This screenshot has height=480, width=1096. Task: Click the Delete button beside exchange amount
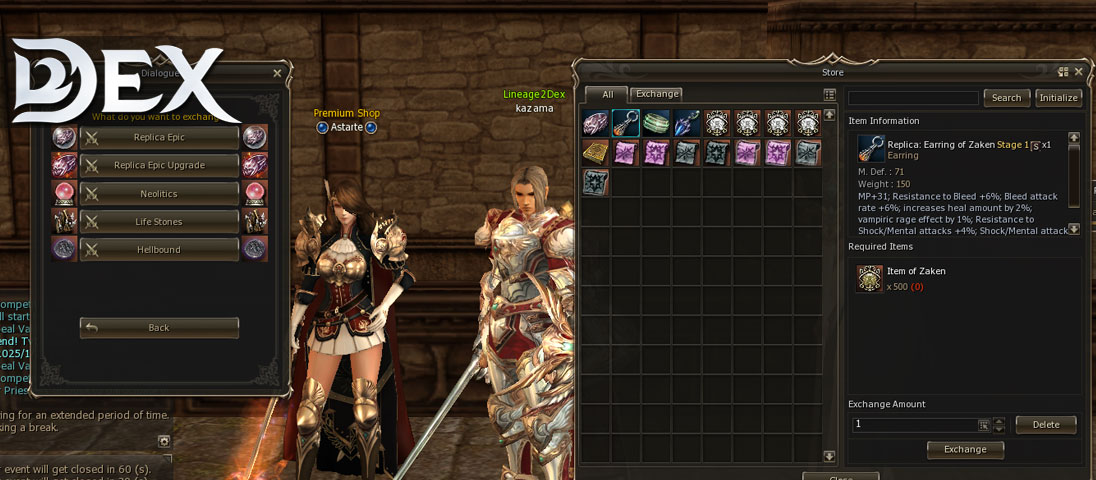point(1045,425)
